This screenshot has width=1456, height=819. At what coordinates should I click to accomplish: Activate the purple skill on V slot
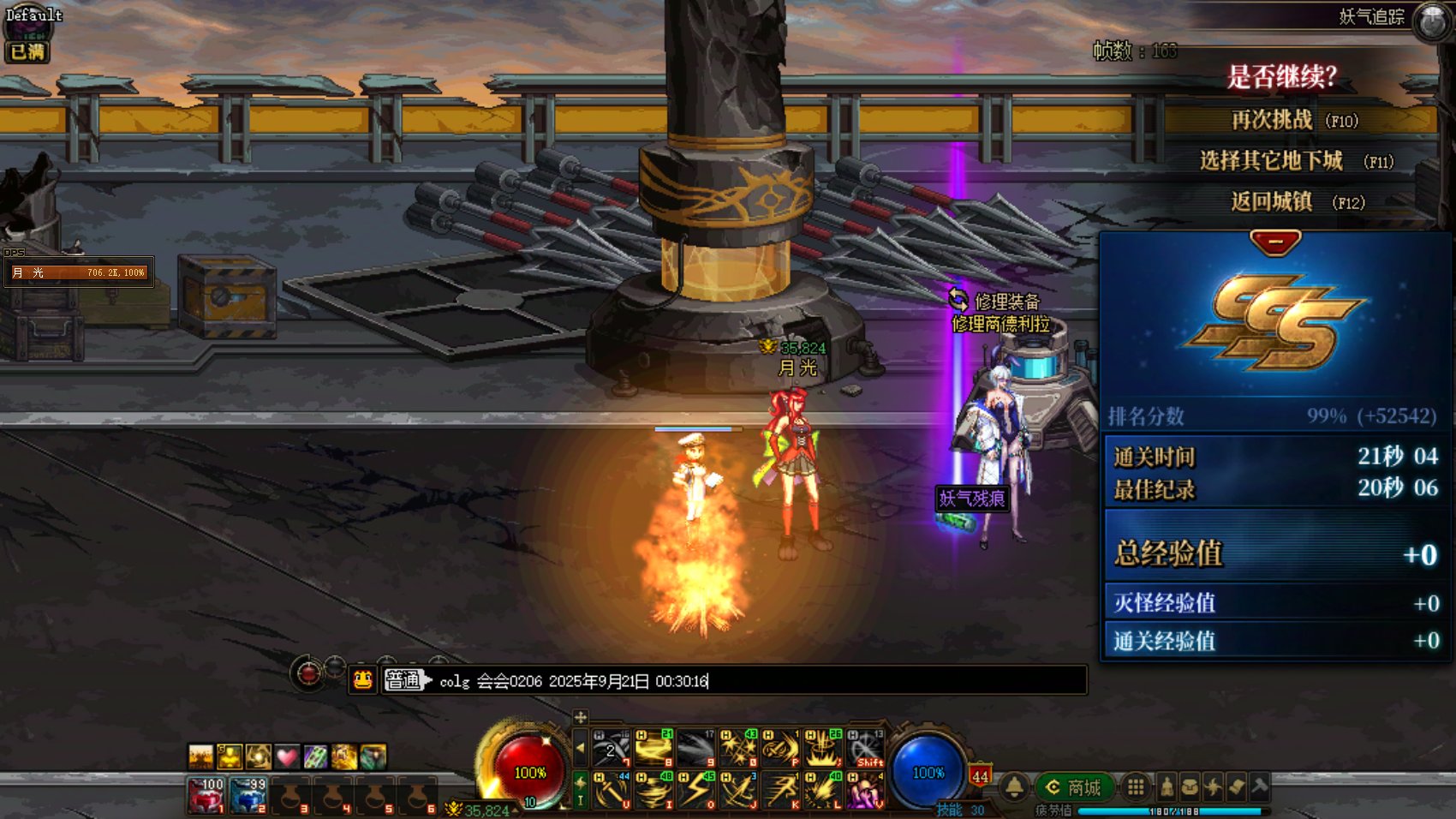tap(865, 792)
